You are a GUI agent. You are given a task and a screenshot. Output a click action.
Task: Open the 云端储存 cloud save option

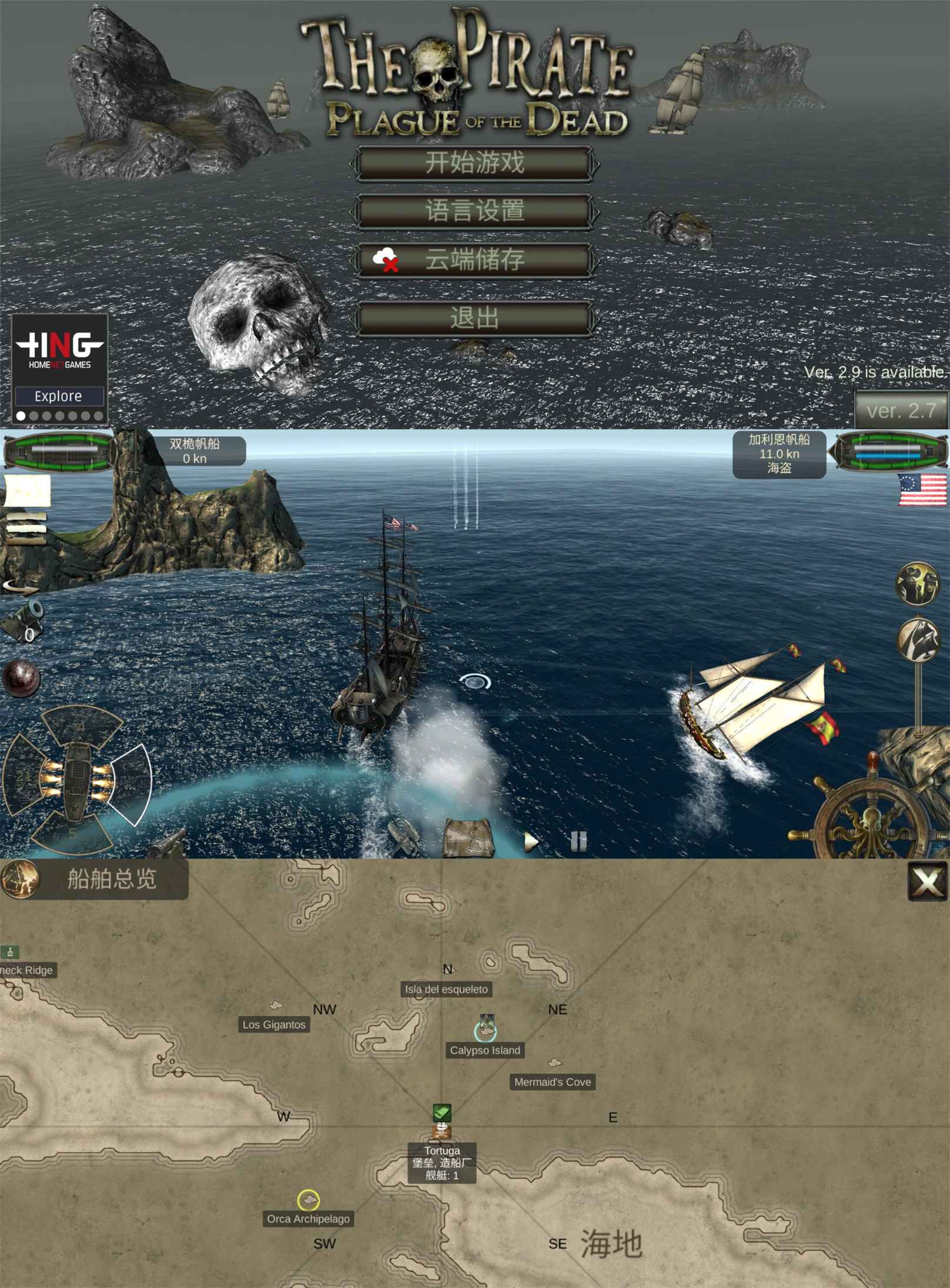point(474,260)
